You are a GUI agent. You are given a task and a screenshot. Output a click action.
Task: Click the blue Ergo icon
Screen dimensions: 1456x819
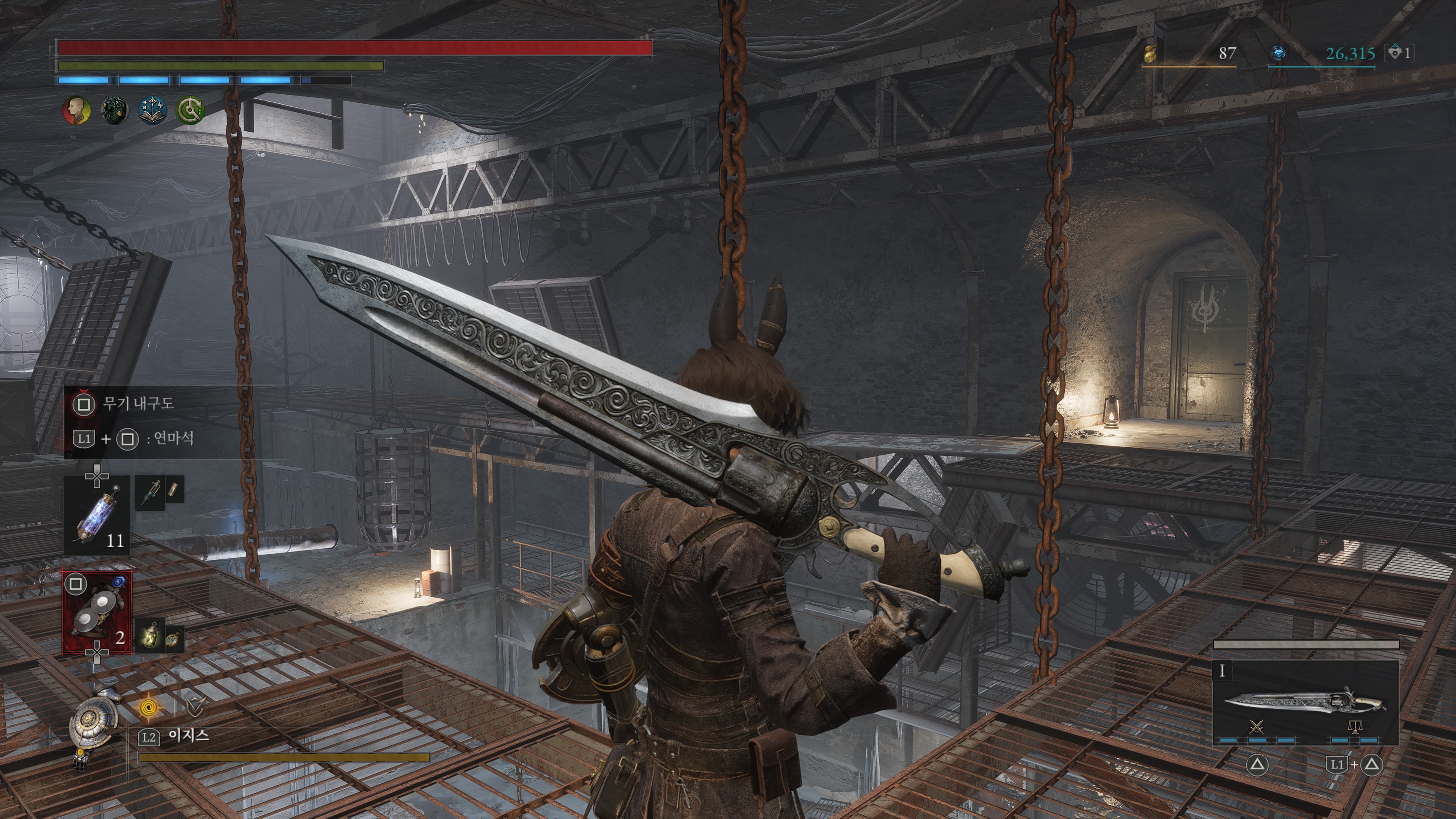[x=1279, y=53]
